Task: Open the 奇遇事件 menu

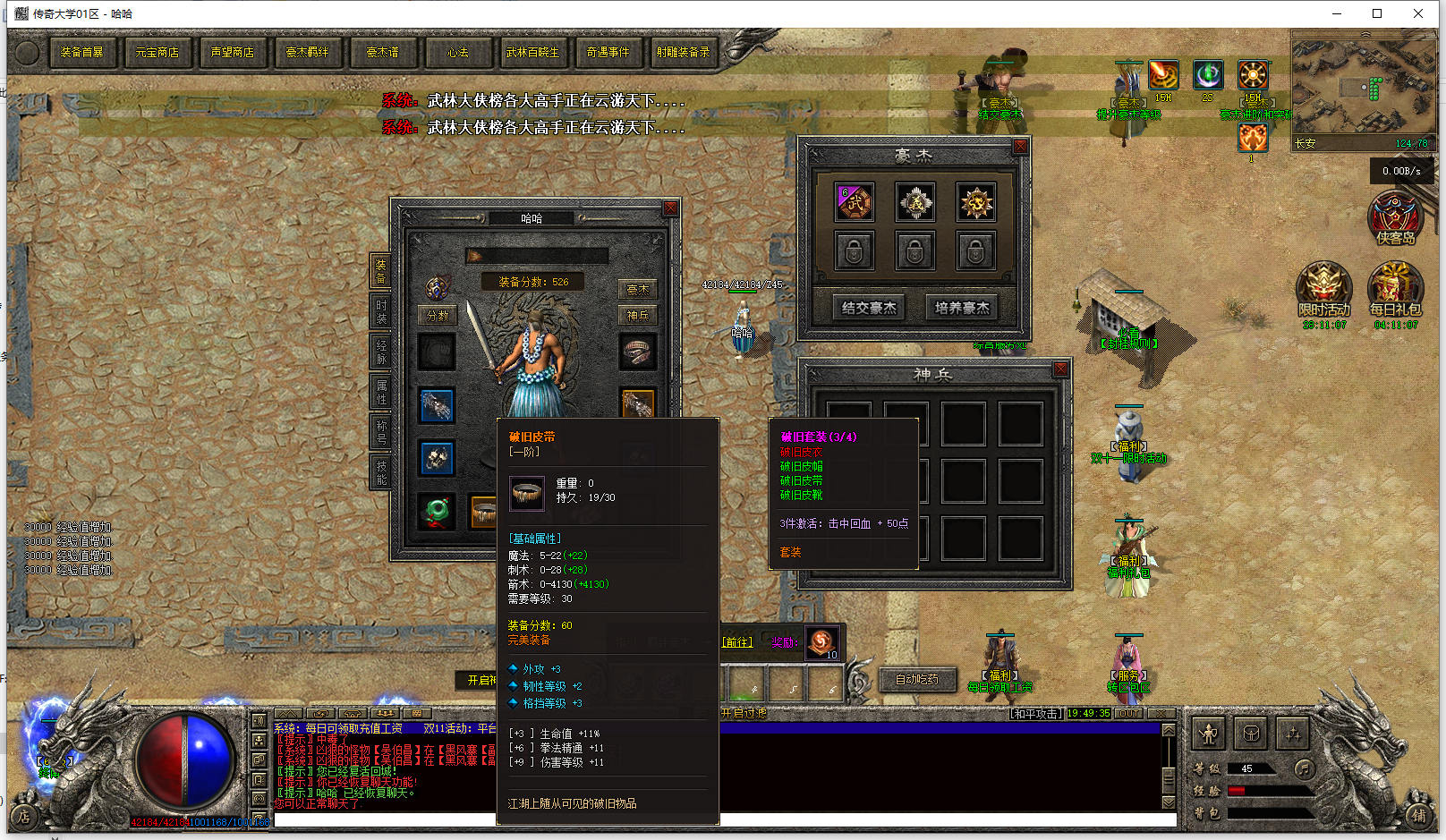Action: coord(608,53)
